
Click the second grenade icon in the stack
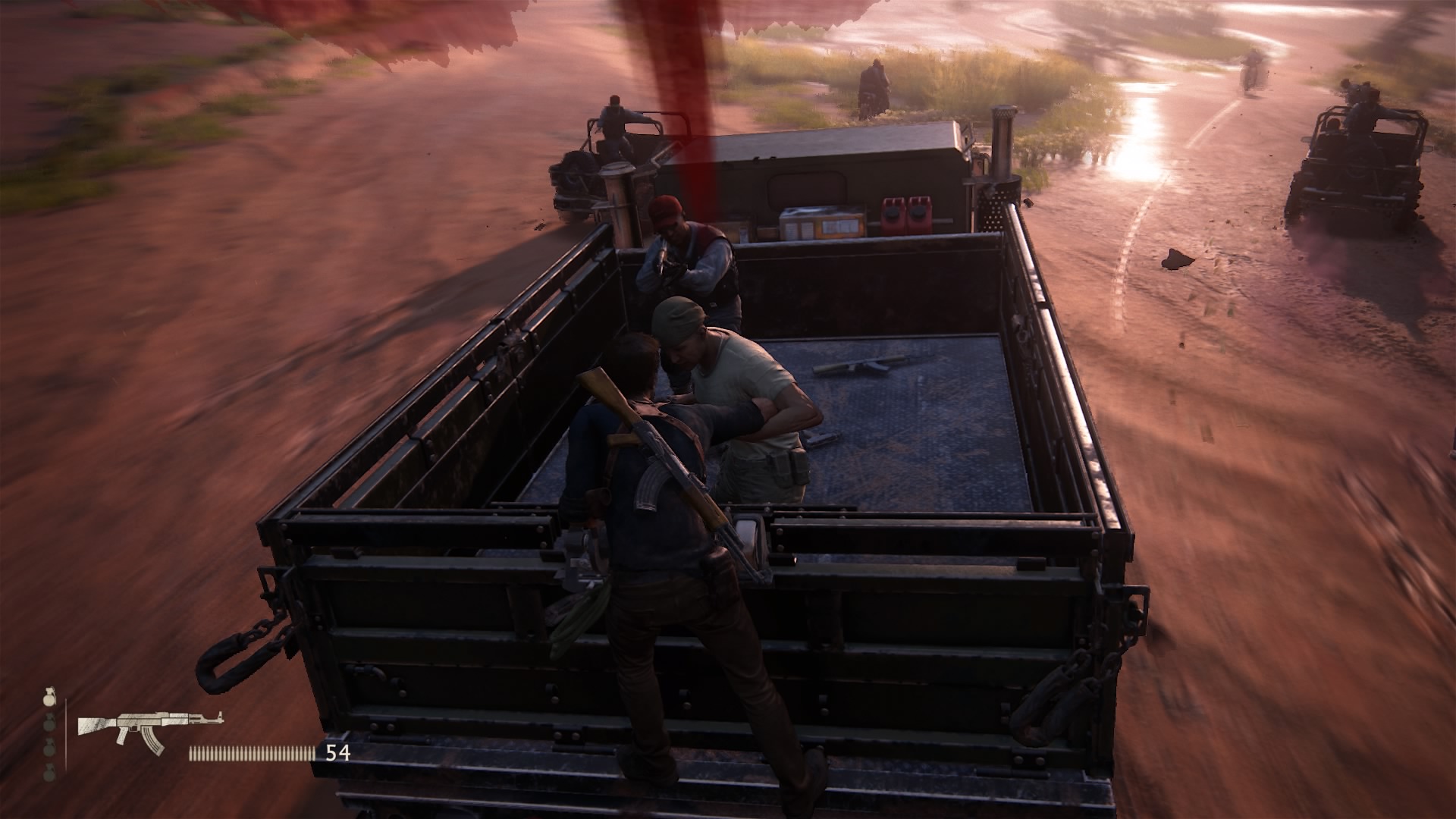[50, 721]
